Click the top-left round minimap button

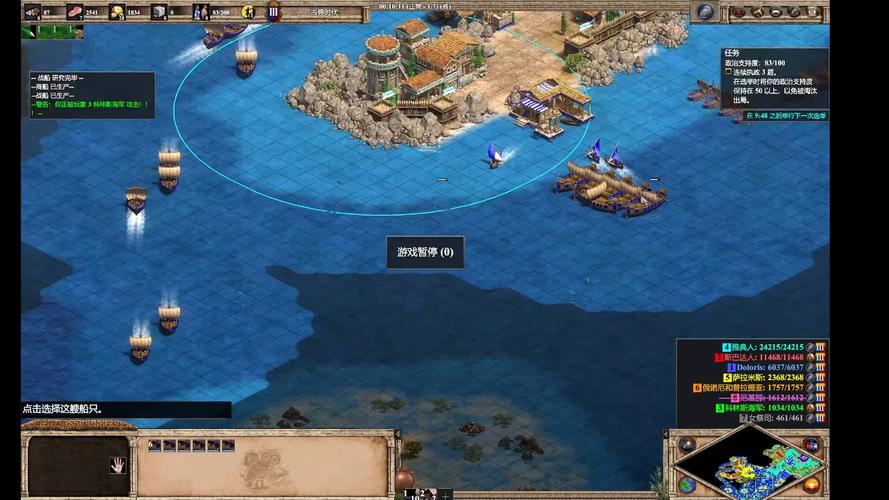coord(687,443)
